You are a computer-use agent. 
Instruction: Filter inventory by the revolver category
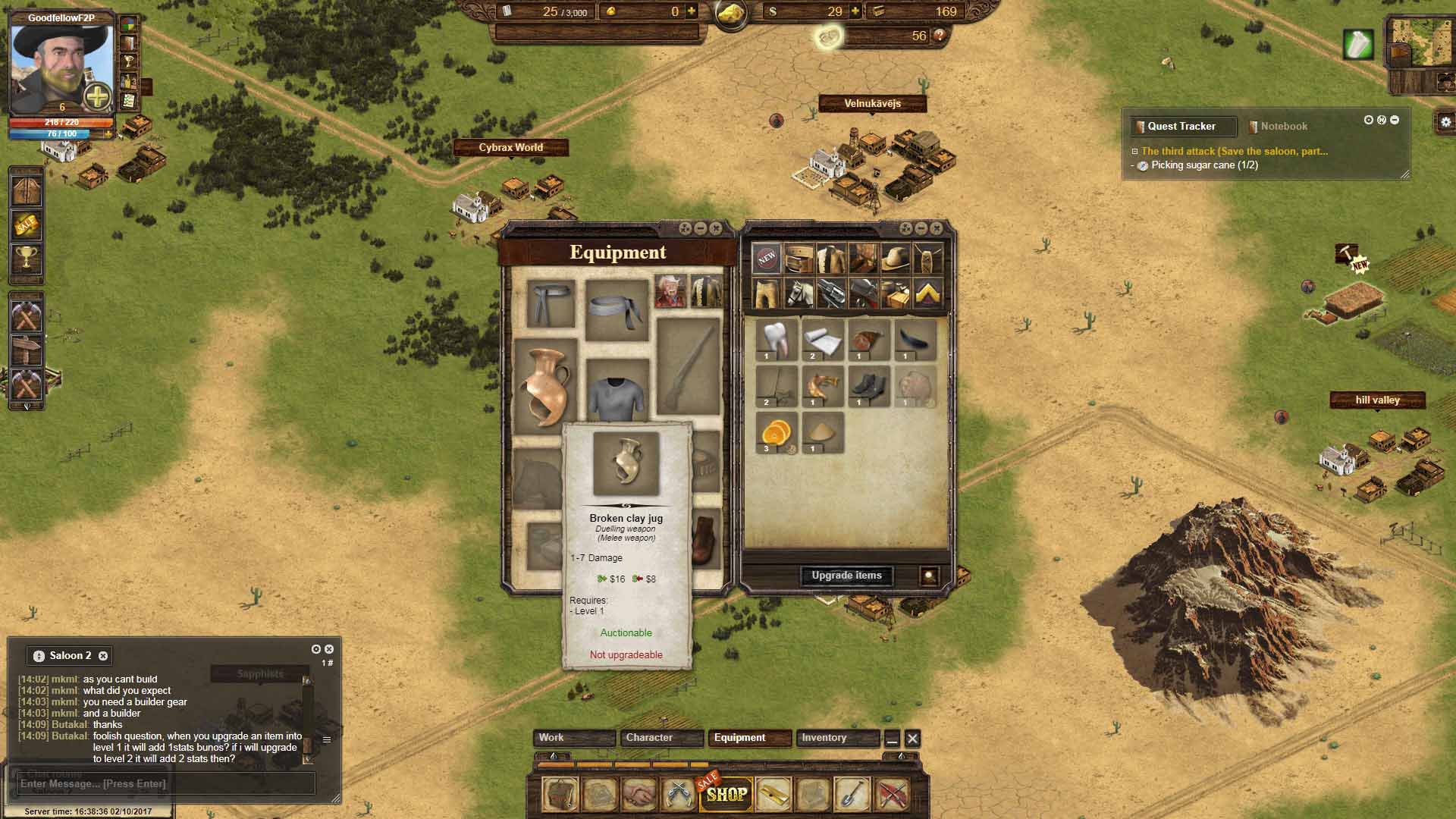click(x=832, y=293)
